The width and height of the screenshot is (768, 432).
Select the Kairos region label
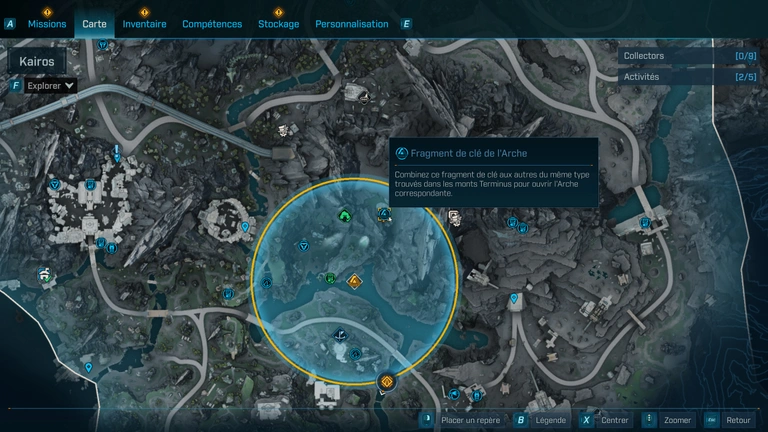click(x=36, y=61)
